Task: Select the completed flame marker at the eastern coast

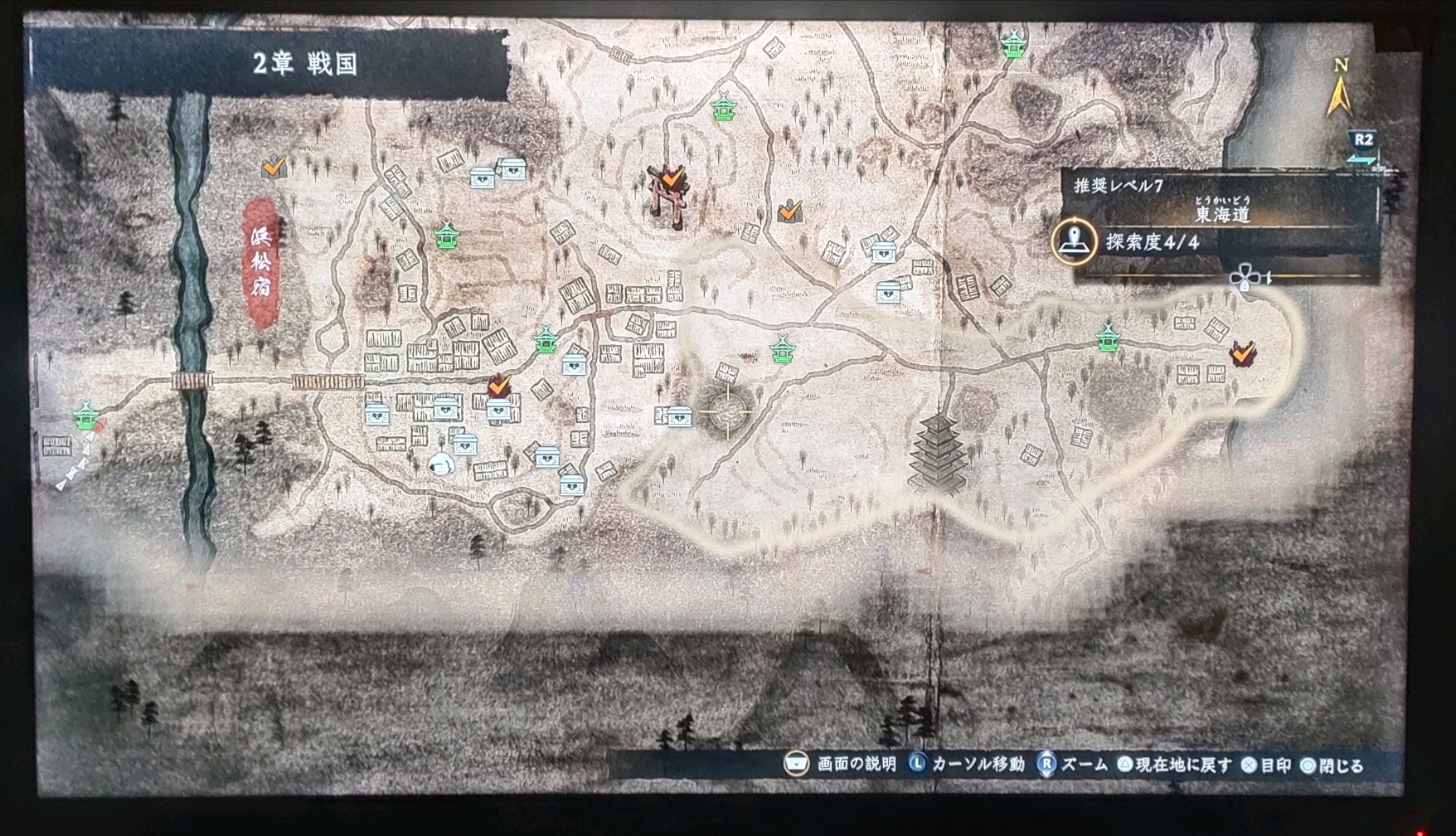Action: coord(1242,353)
